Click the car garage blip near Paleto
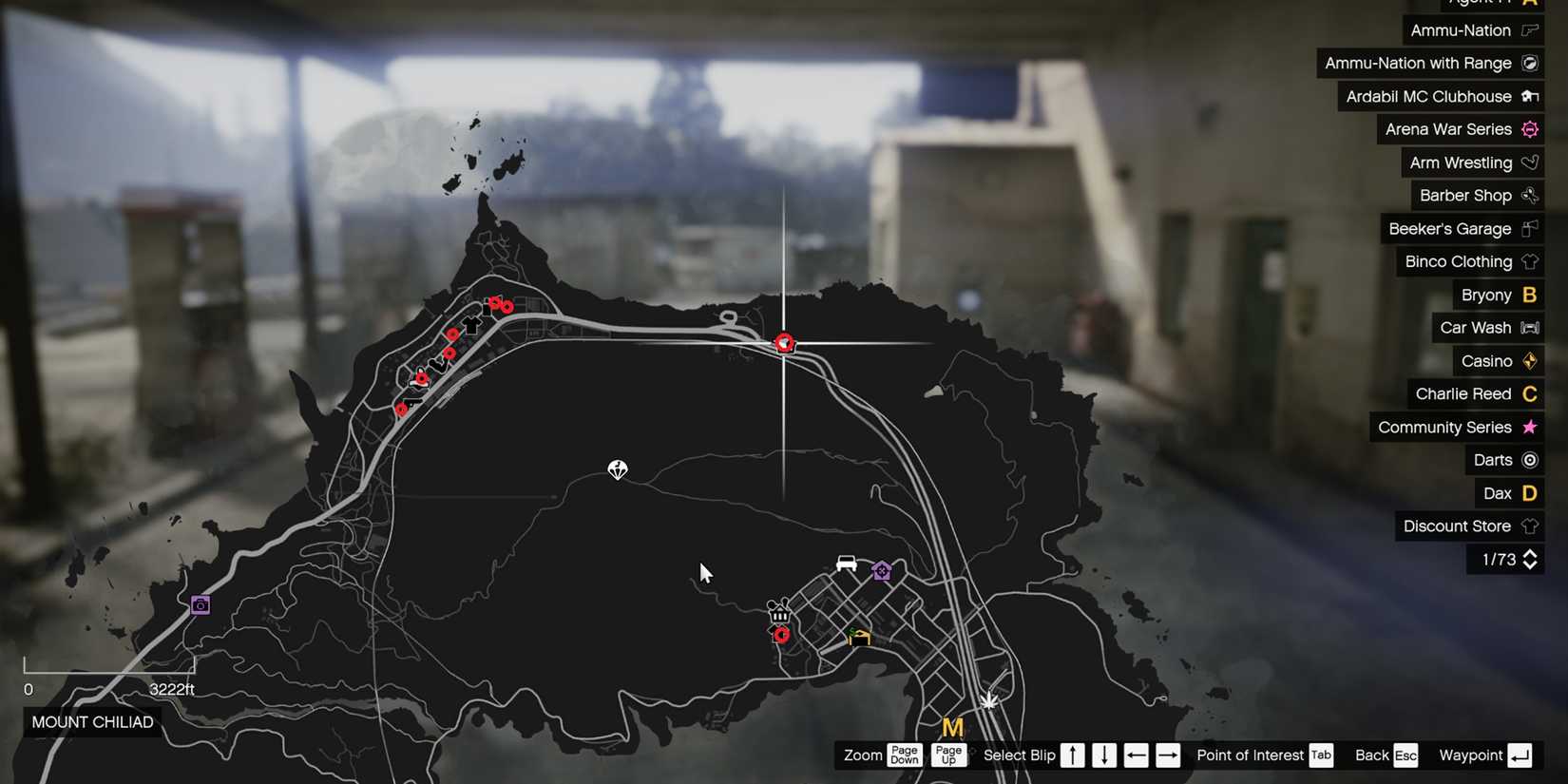 (x=846, y=564)
